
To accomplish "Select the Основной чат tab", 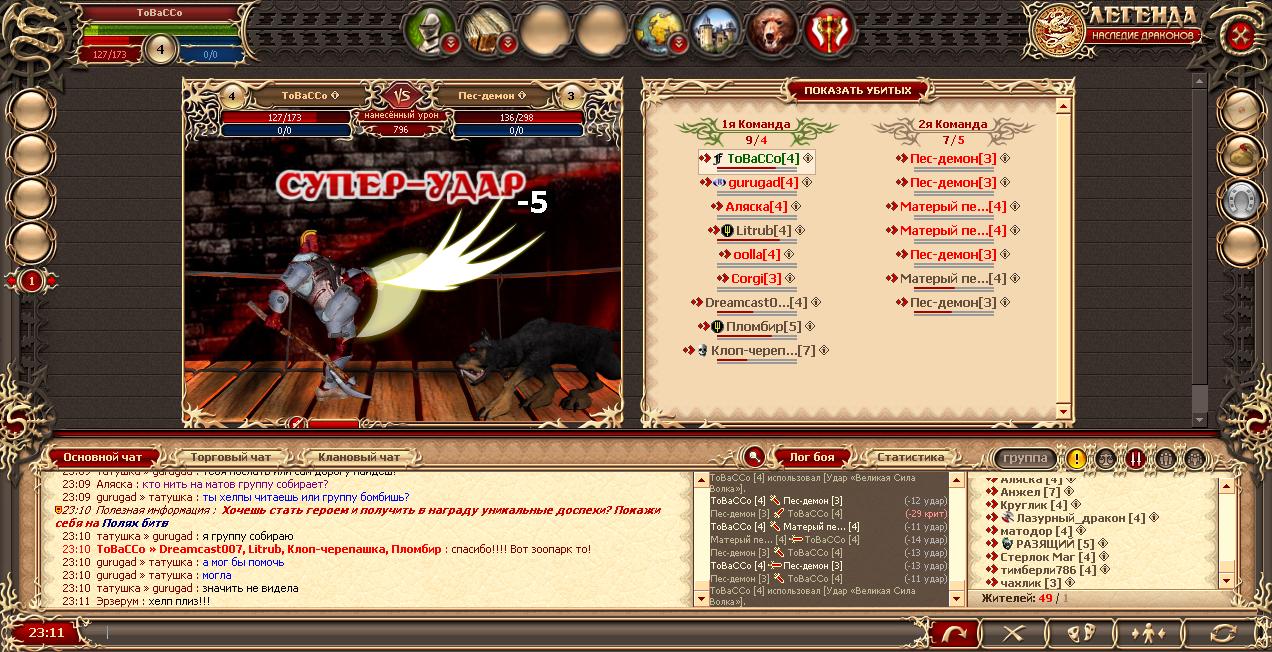I will pyautogui.click(x=103, y=457).
